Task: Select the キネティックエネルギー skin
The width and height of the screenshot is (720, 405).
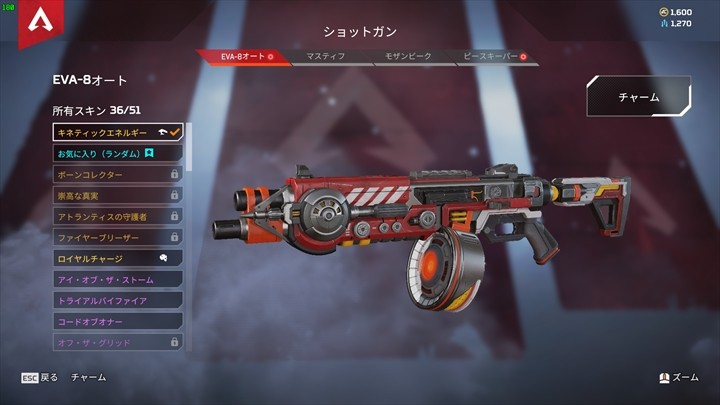Action: click(118, 132)
